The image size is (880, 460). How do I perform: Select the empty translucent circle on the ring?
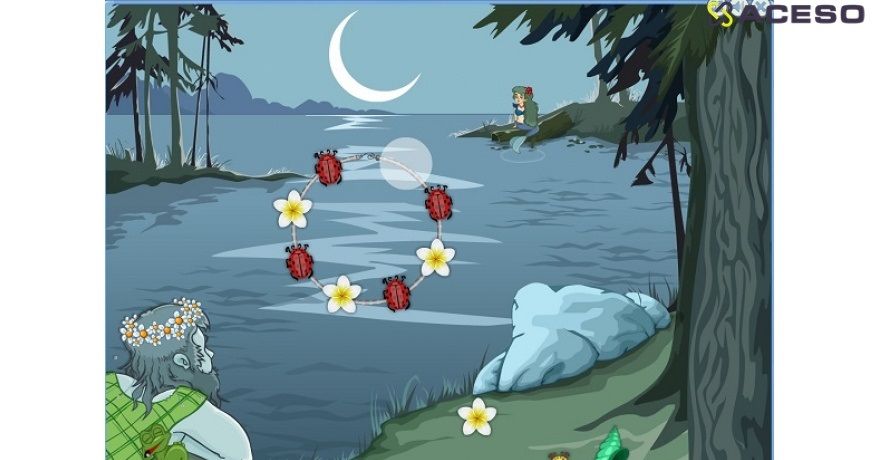(406, 163)
